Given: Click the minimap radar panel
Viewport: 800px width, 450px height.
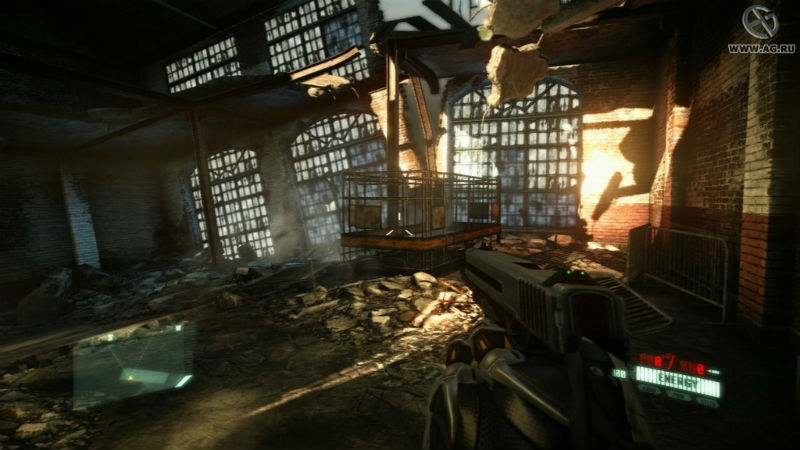Looking at the screenshot, I should [132, 362].
